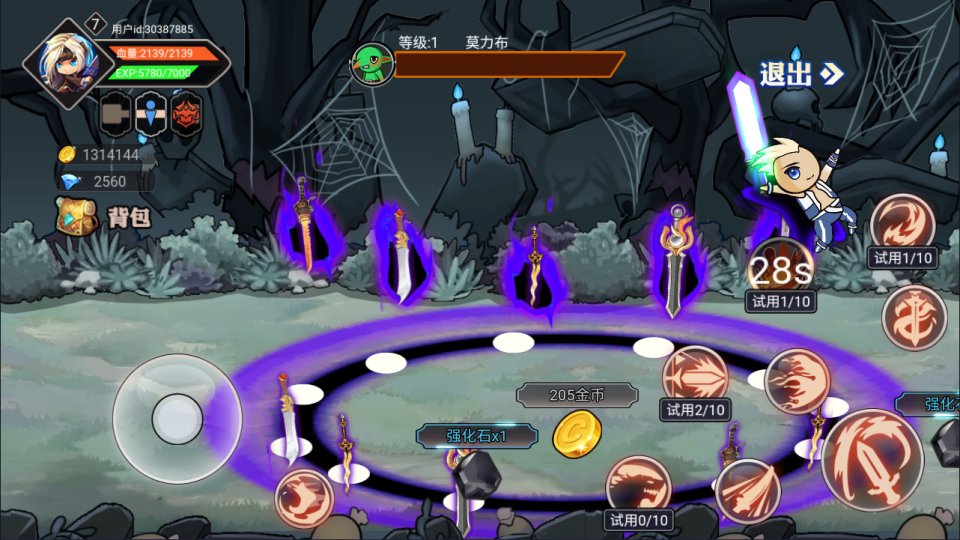Use the main sword attack button
The height and width of the screenshot is (540, 960).
(x=871, y=460)
